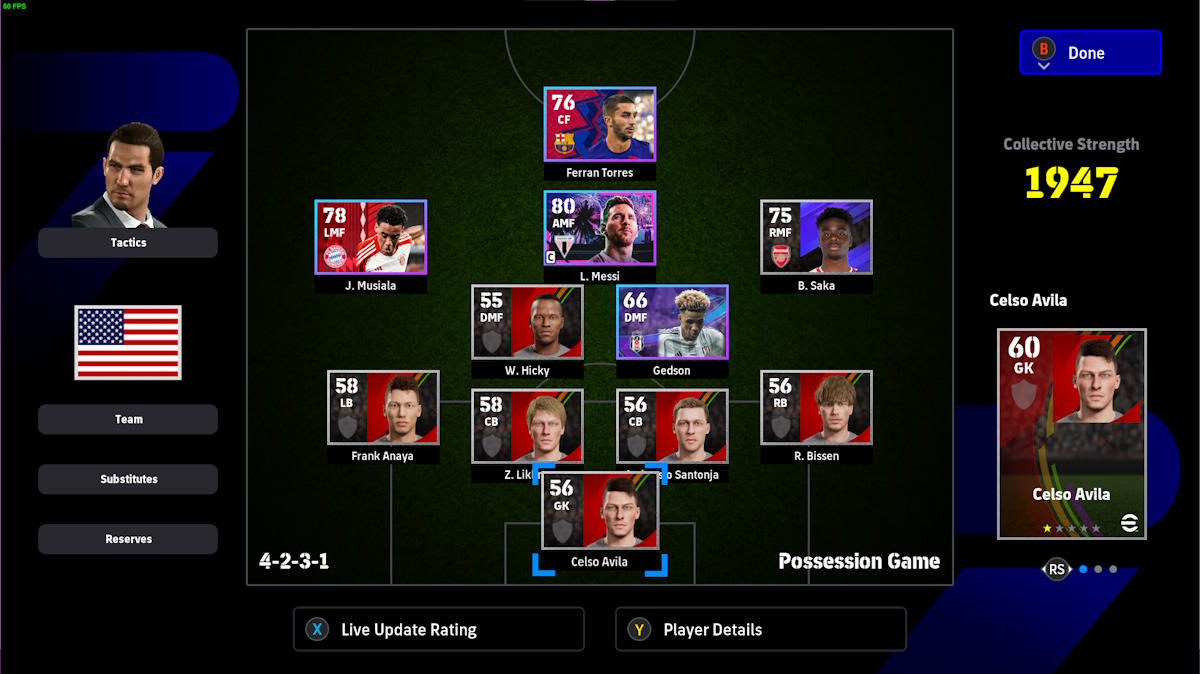View Player Details

(760, 630)
